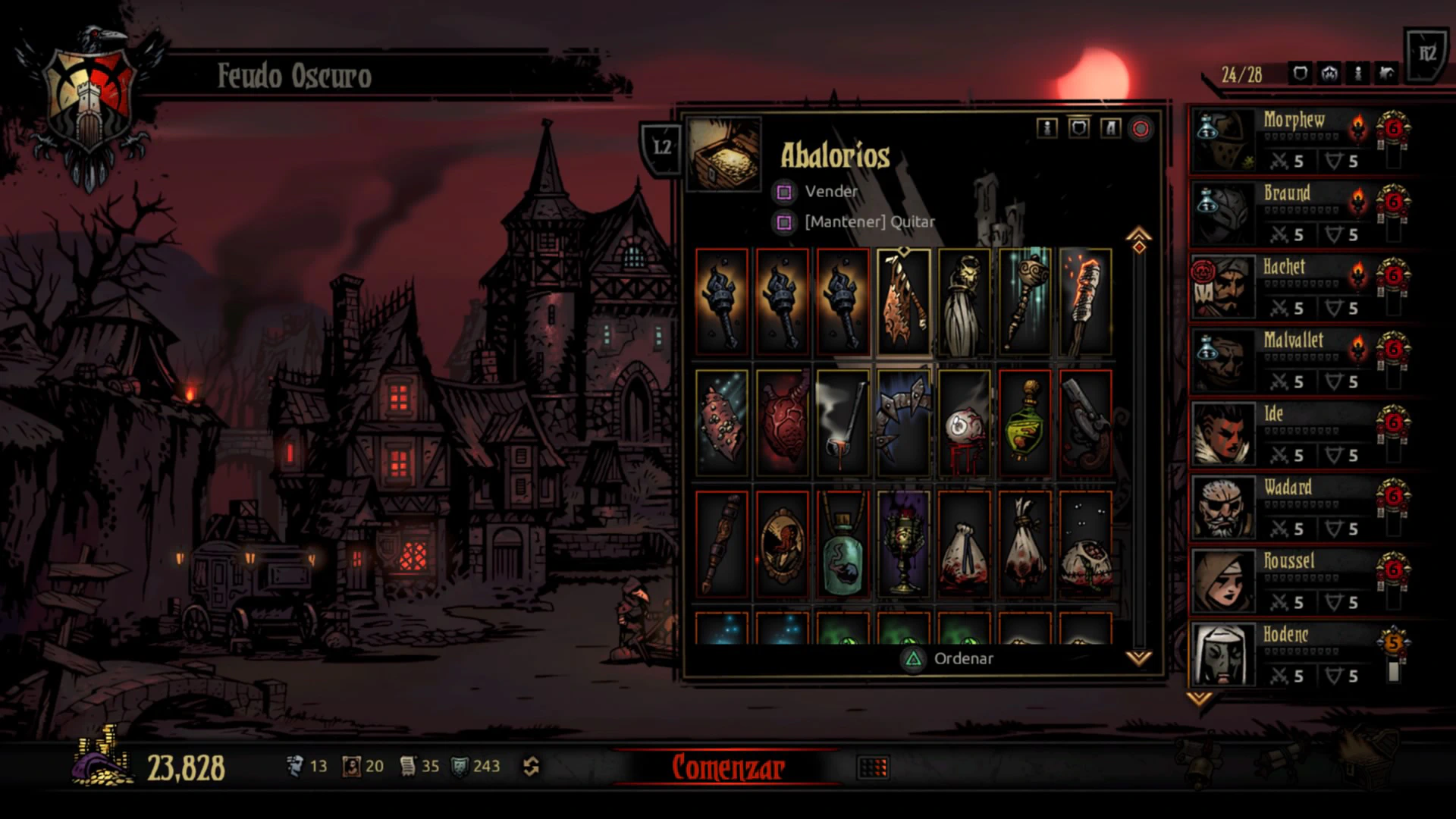Expand roster with the orange down arrow
This screenshot has height=819, width=1456.
[x=1198, y=698]
